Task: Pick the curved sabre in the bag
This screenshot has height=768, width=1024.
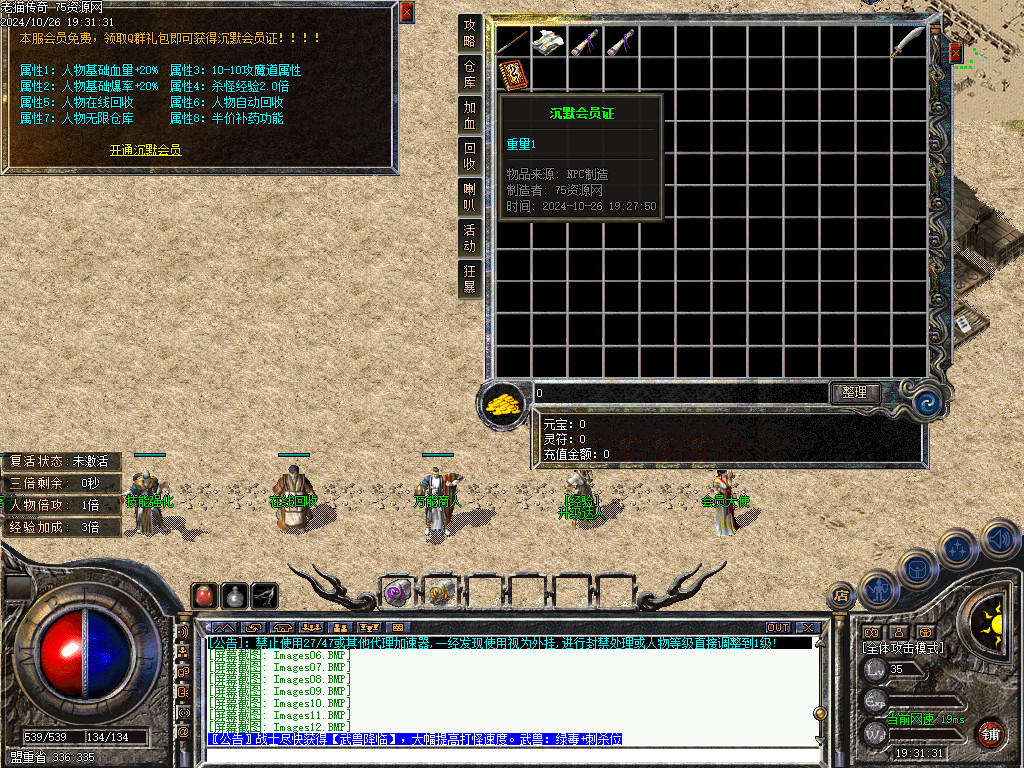Action: (909, 42)
